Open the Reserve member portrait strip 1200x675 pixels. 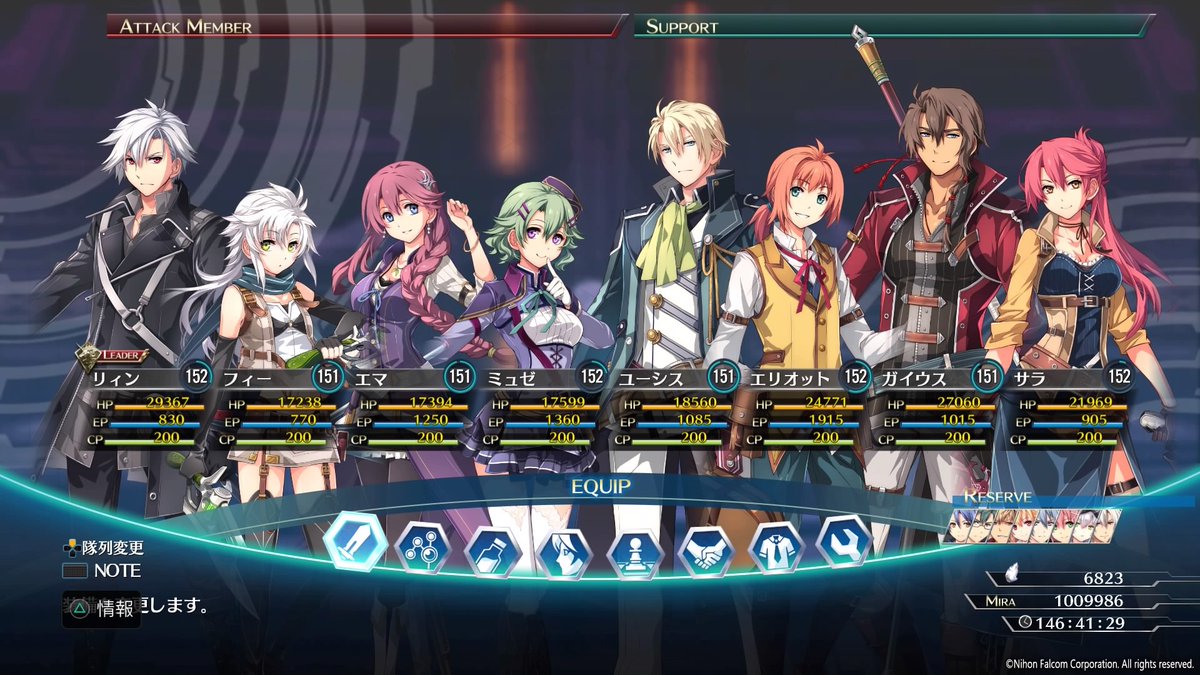coord(1030,525)
